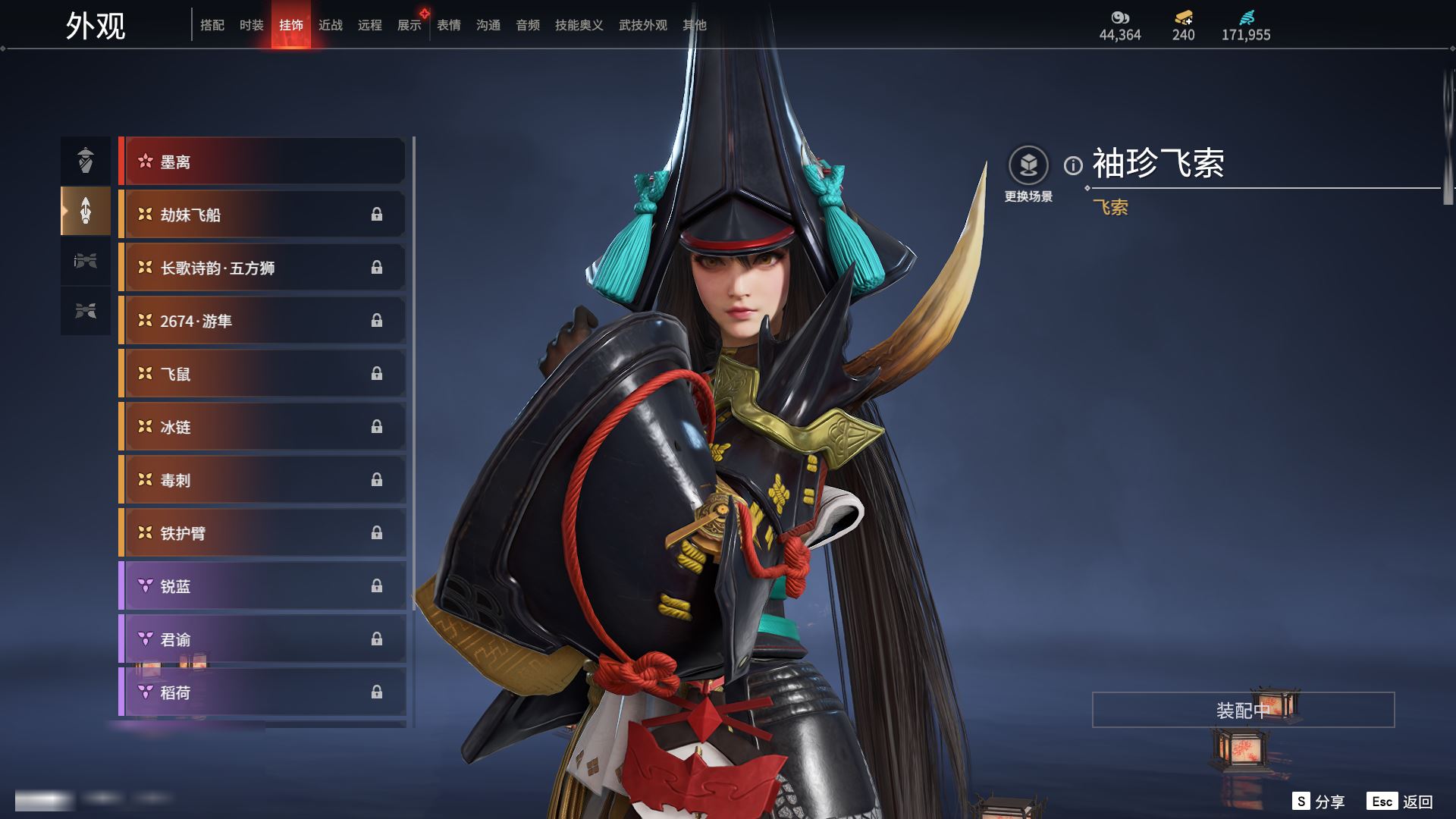Open the info icon beside 袖珍飞索
Screen dimensions: 1456x819
tap(1073, 165)
